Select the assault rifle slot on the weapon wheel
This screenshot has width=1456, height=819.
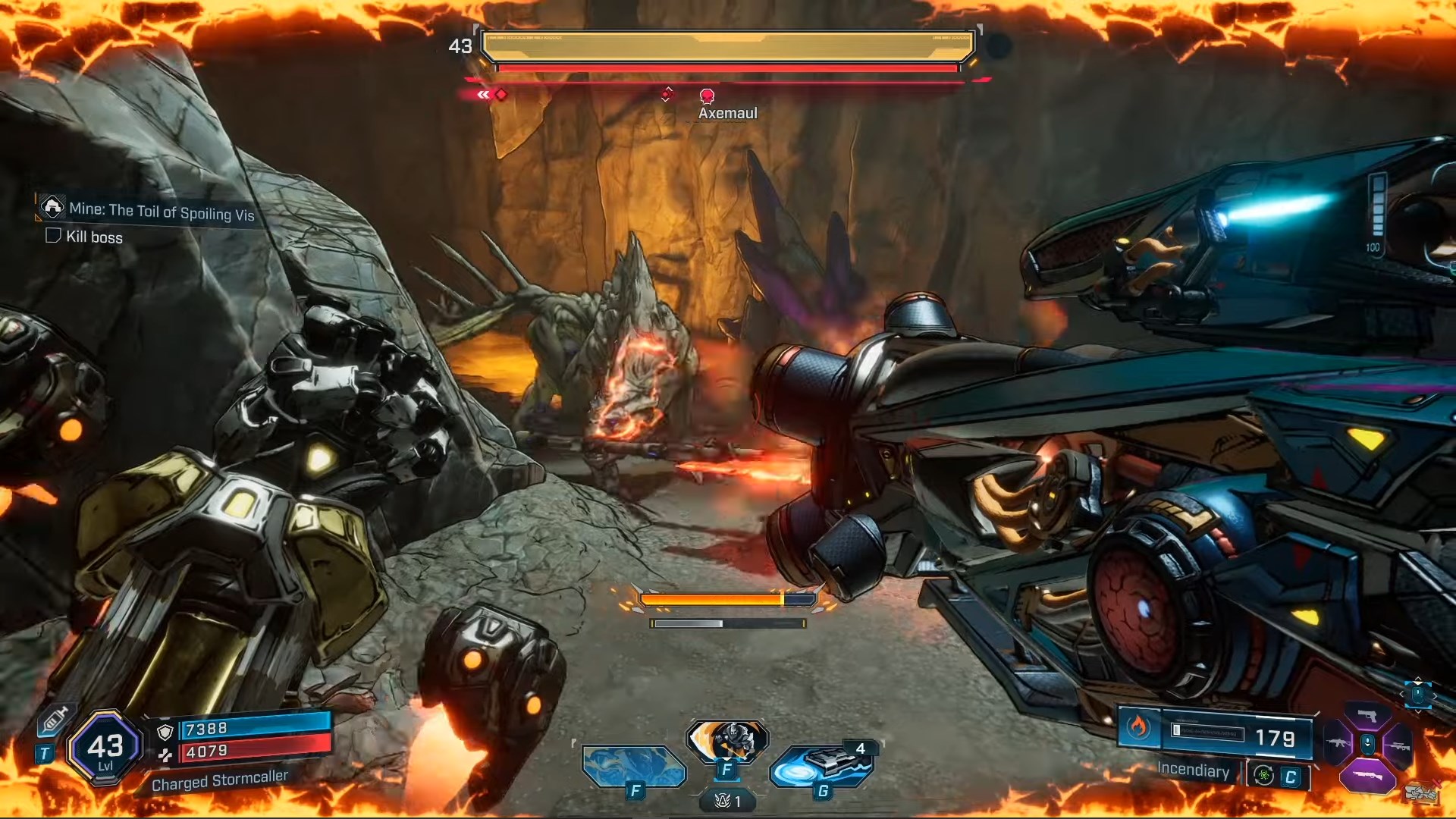click(1338, 743)
